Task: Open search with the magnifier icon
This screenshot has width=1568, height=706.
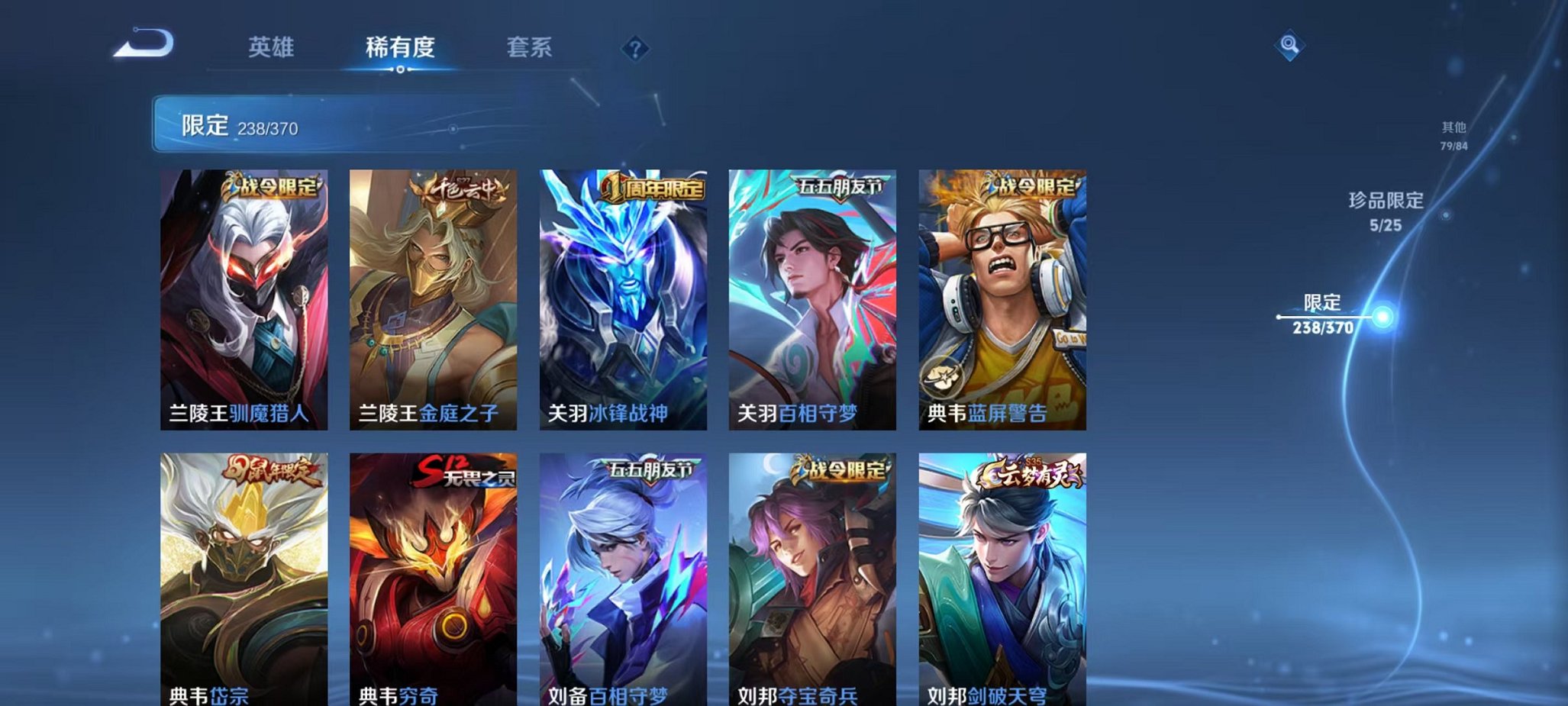Action: [x=1289, y=46]
